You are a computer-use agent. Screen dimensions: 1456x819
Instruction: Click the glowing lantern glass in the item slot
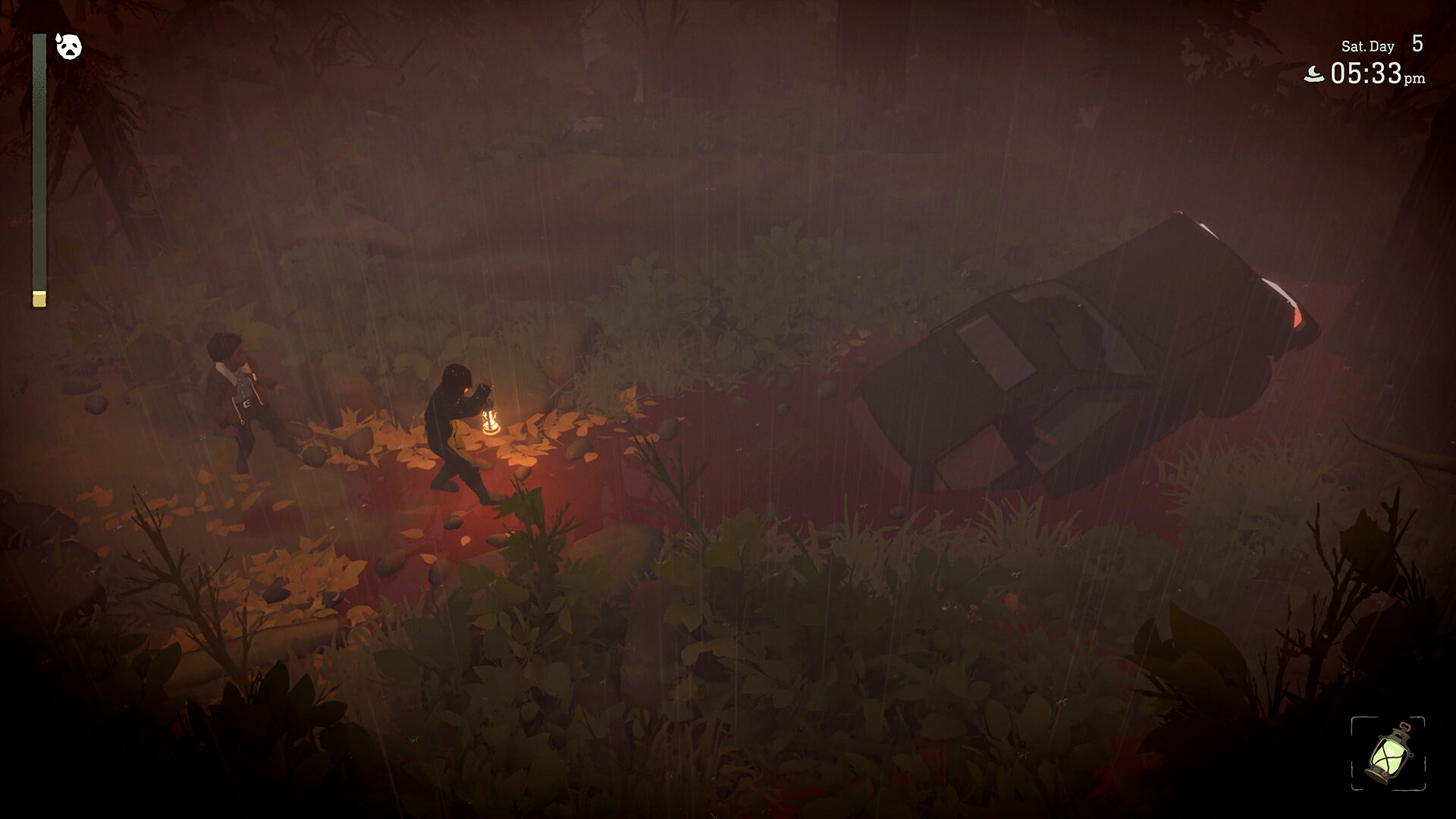click(1389, 757)
